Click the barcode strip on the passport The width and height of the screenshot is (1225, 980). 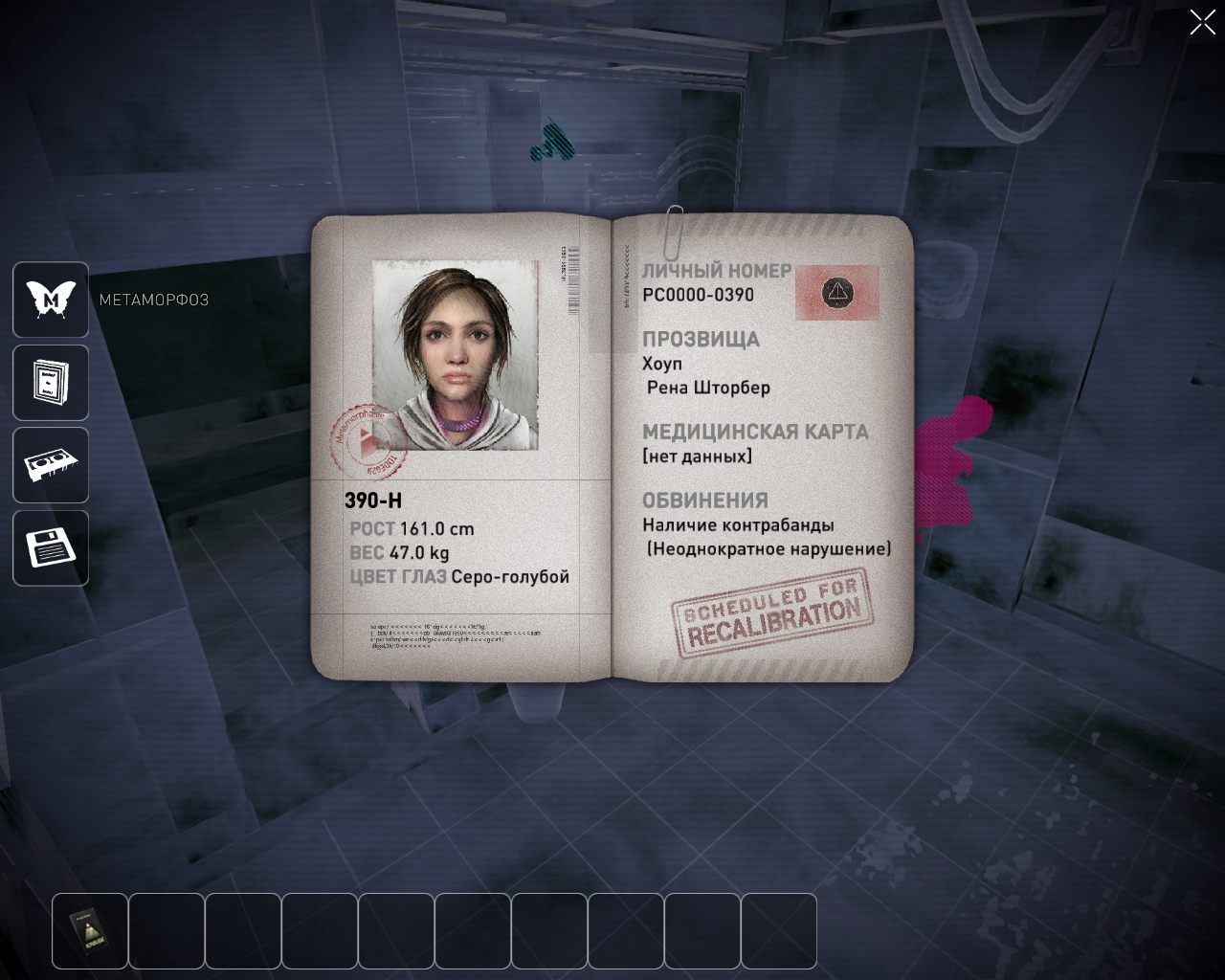click(575, 278)
